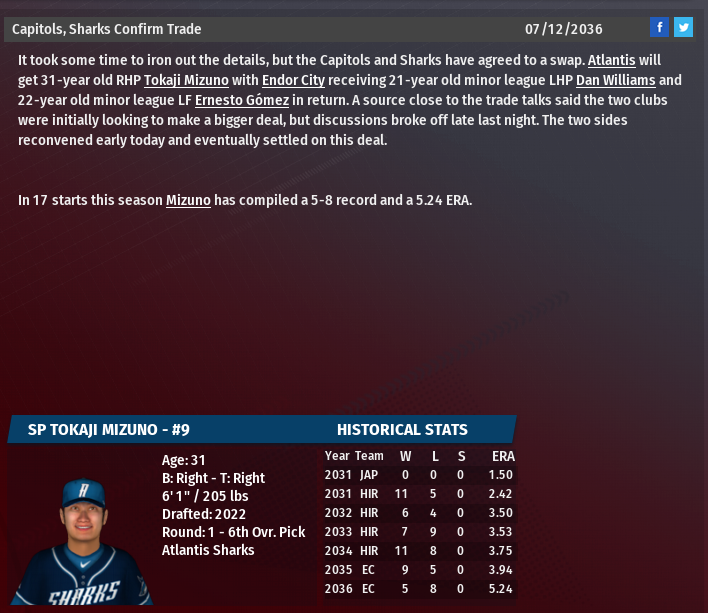Viewport: 708px width, 613px height.
Task: Open the Atlantis team link
Action: [611, 60]
